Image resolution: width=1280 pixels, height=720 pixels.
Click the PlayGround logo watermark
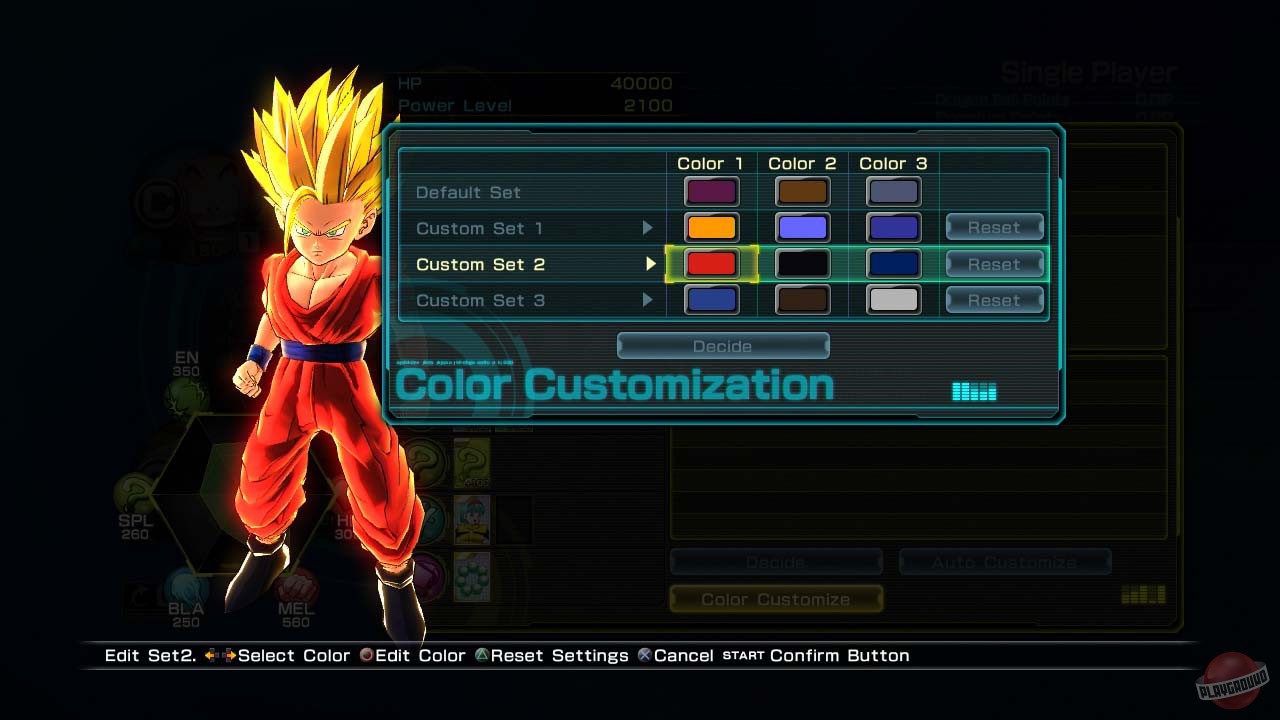(1232, 679)
